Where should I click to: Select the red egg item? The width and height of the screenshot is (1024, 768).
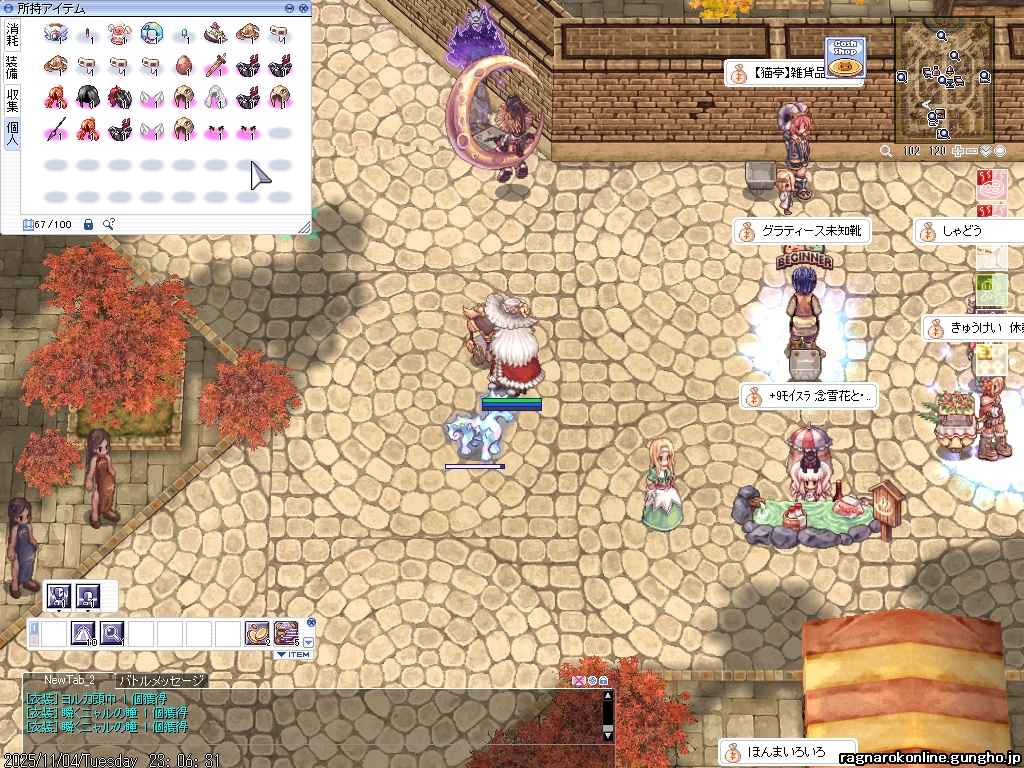click(x=185, y=66)
